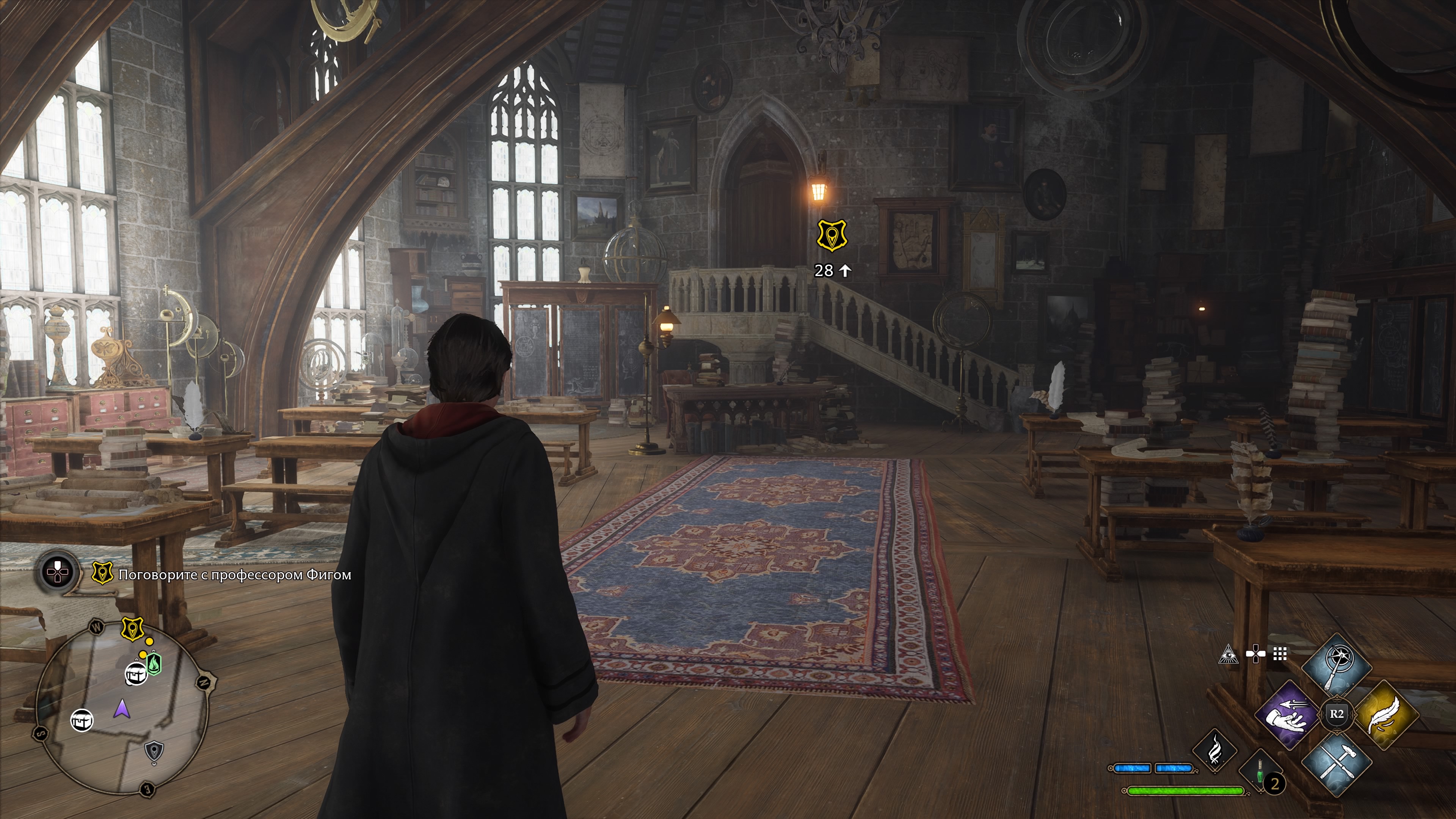Click the yellow quest waypoint above the staircase

coord(832,236)
